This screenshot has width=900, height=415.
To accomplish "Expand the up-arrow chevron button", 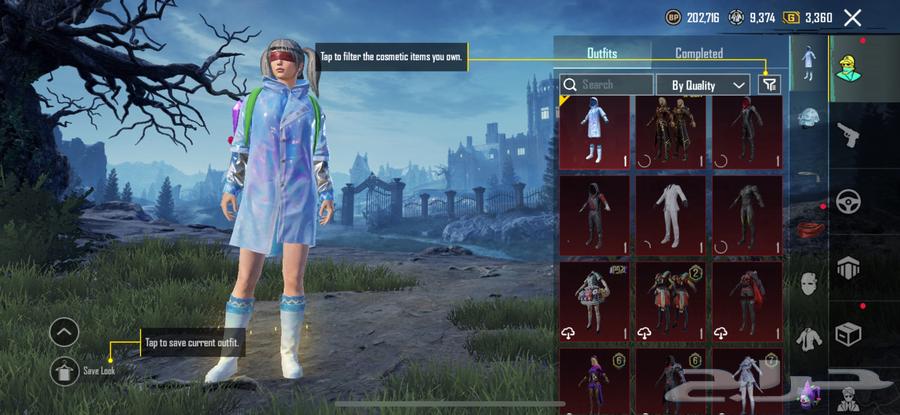I will click(x=64, y=332).
